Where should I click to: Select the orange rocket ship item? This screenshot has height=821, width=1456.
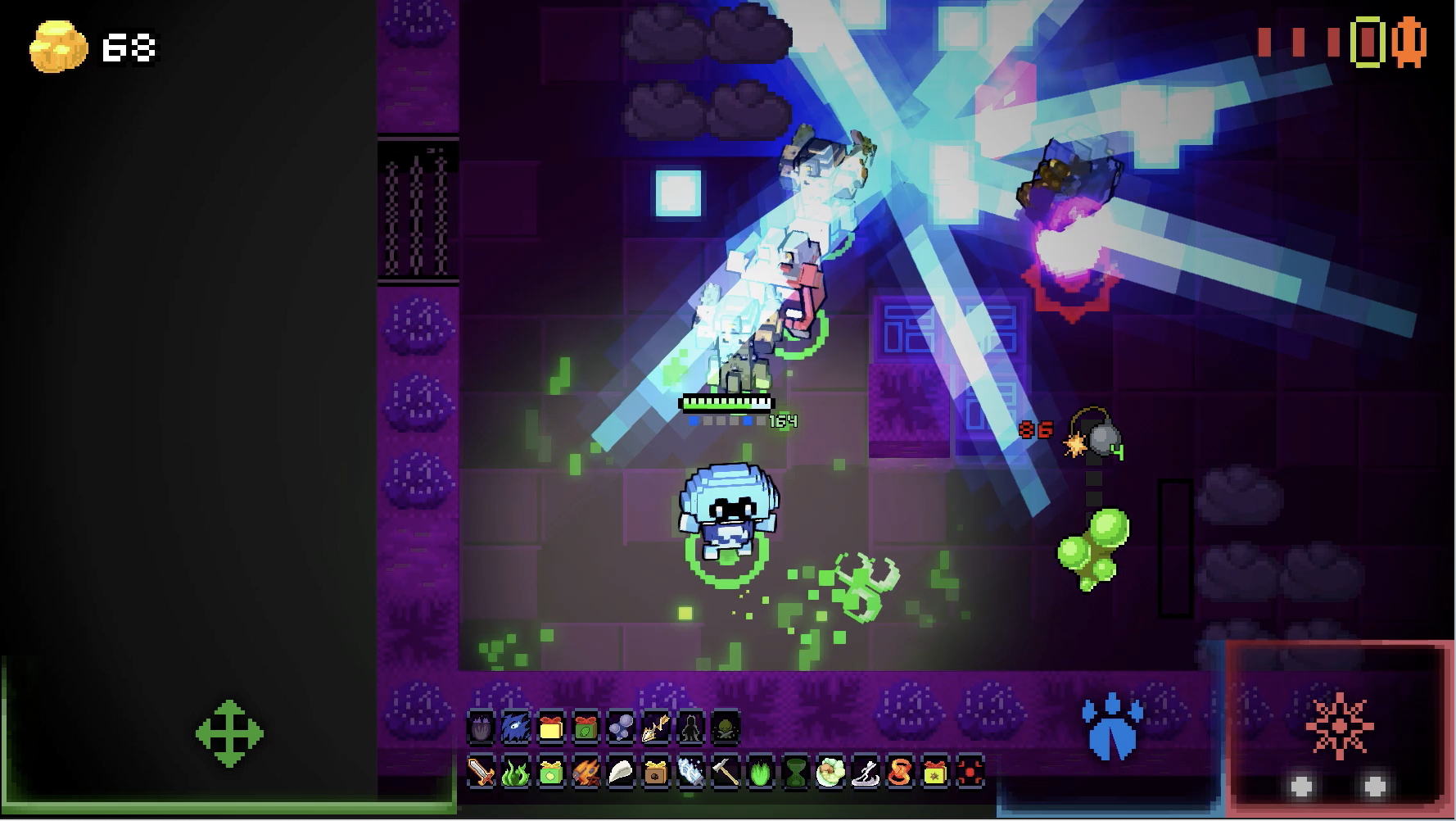(x=585, y=772)
